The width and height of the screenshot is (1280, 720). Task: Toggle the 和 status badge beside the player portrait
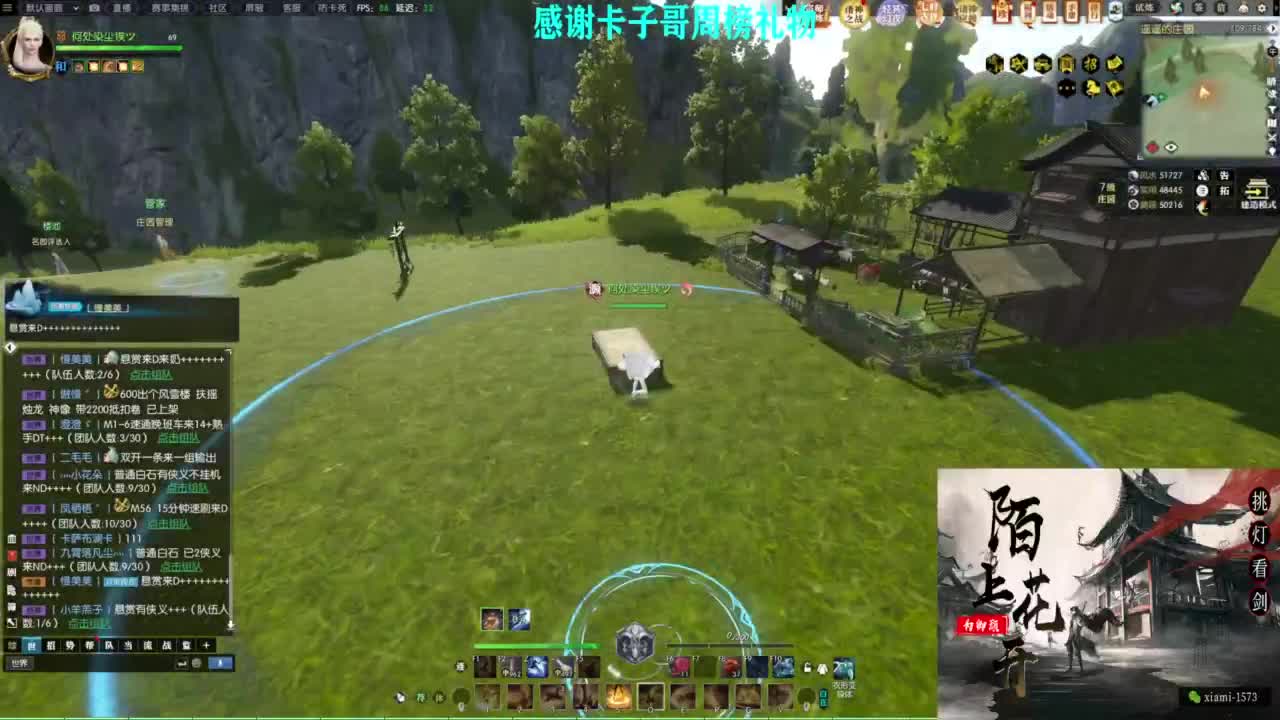(x=61, y=66)
